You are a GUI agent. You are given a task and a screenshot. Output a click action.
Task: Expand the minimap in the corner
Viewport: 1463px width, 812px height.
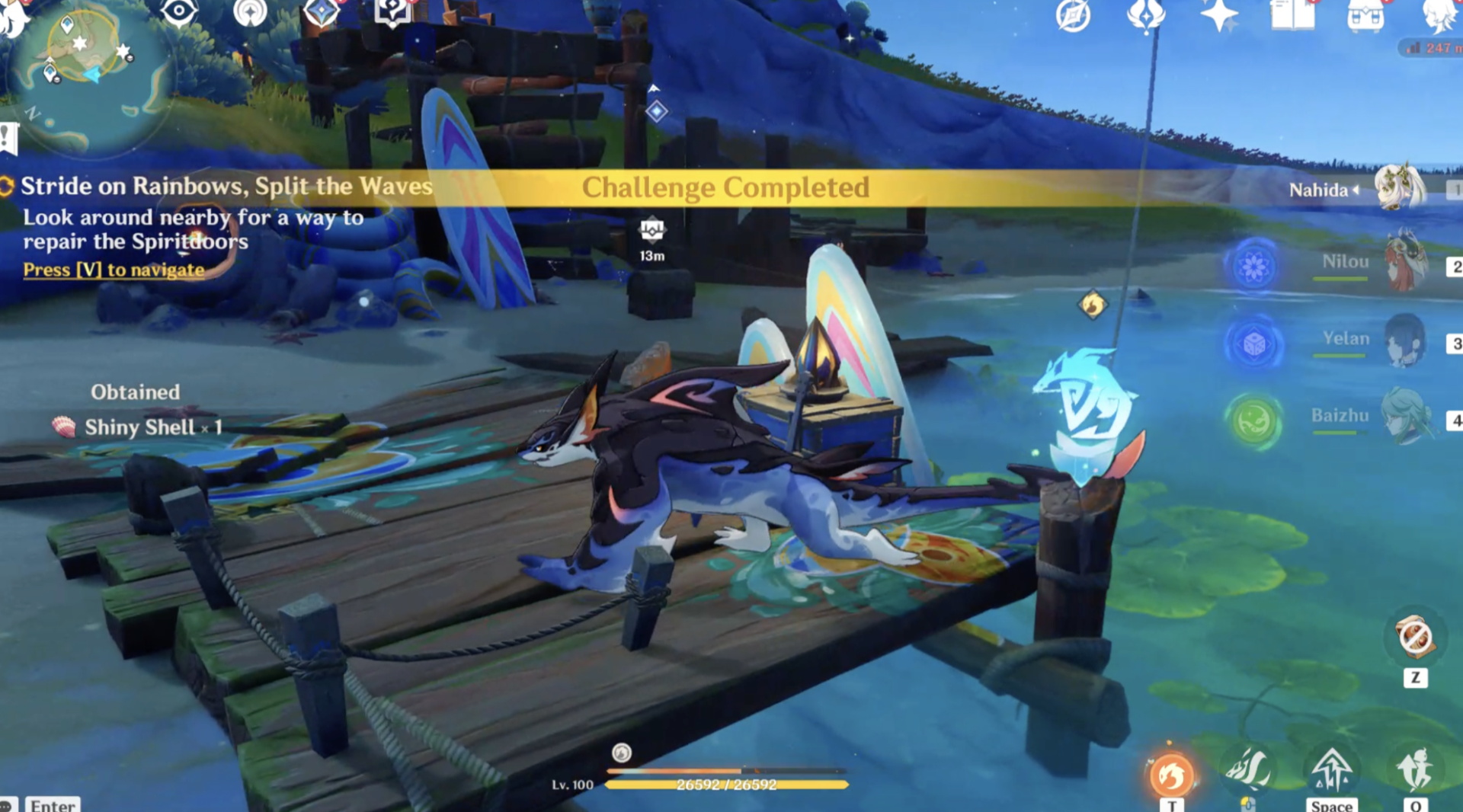coord(91,76)
